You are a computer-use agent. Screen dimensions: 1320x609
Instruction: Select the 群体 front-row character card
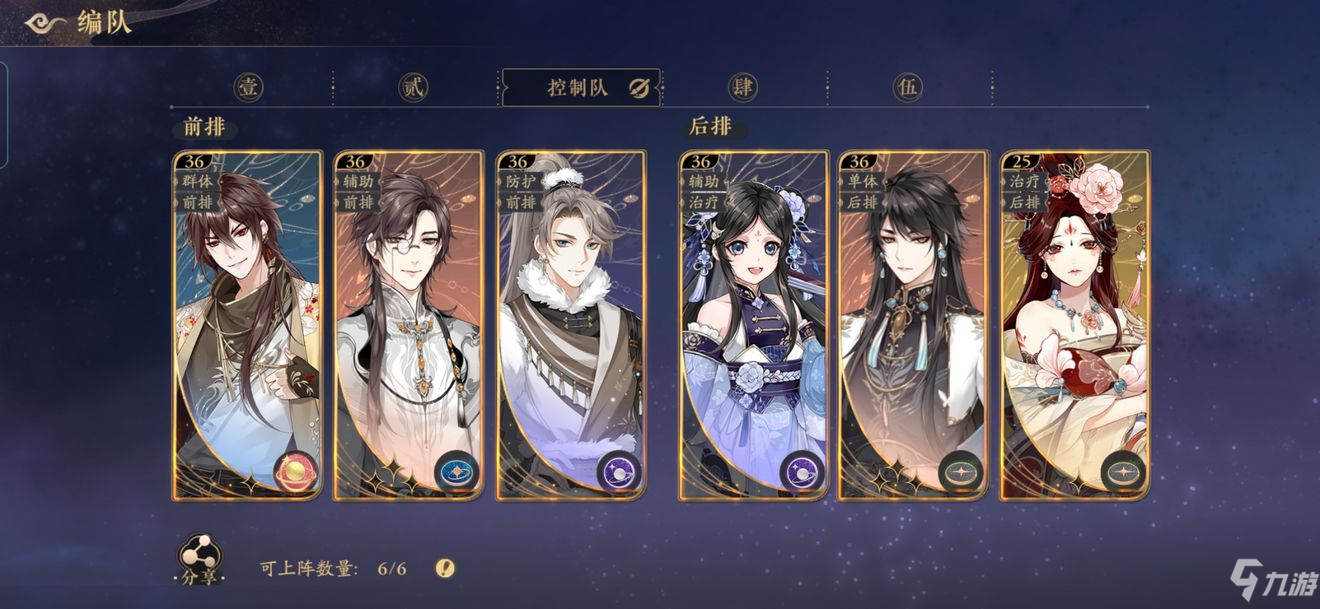coord(248,325)
